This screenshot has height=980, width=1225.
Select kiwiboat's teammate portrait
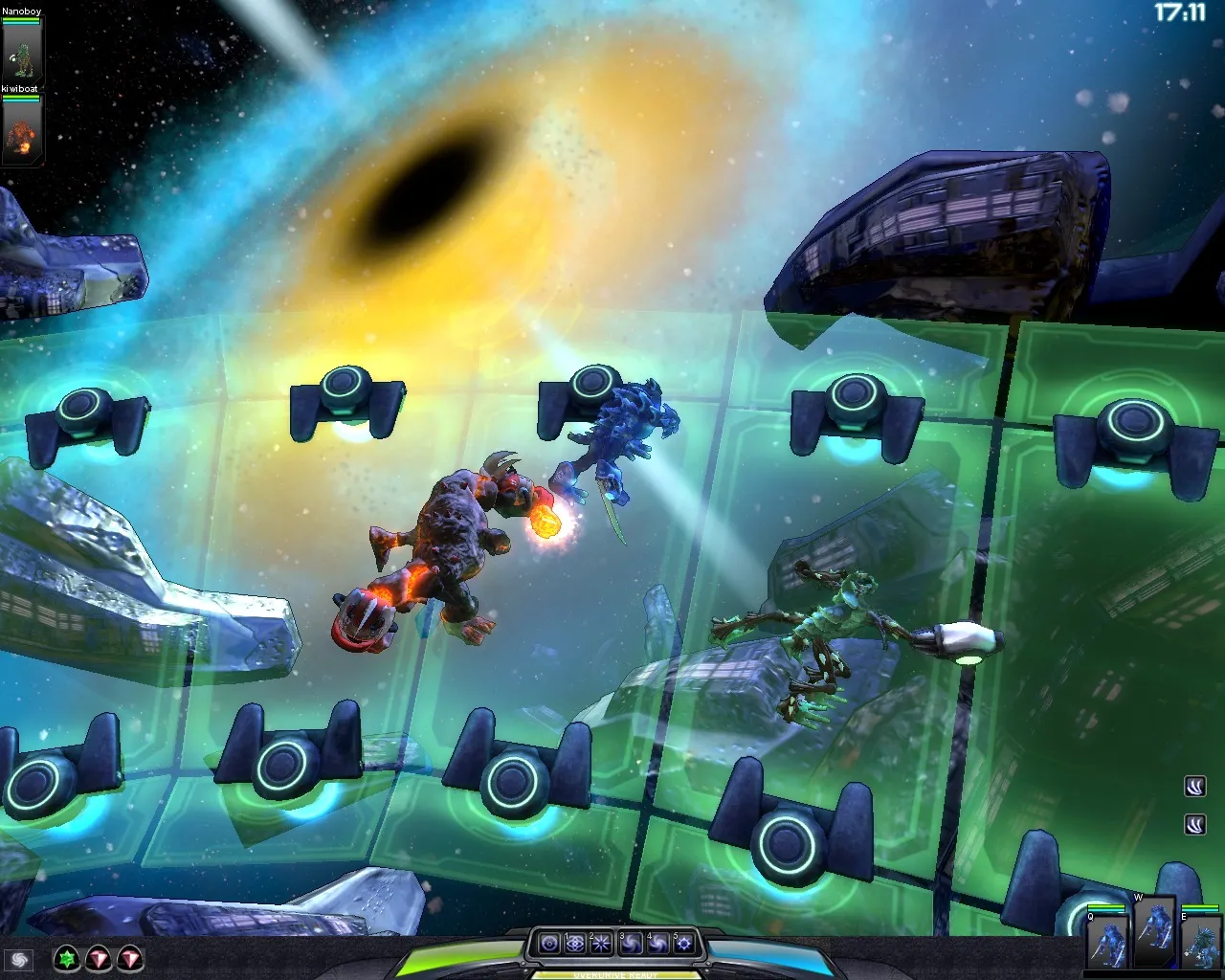pyautogui.click(x=21, y=131)
